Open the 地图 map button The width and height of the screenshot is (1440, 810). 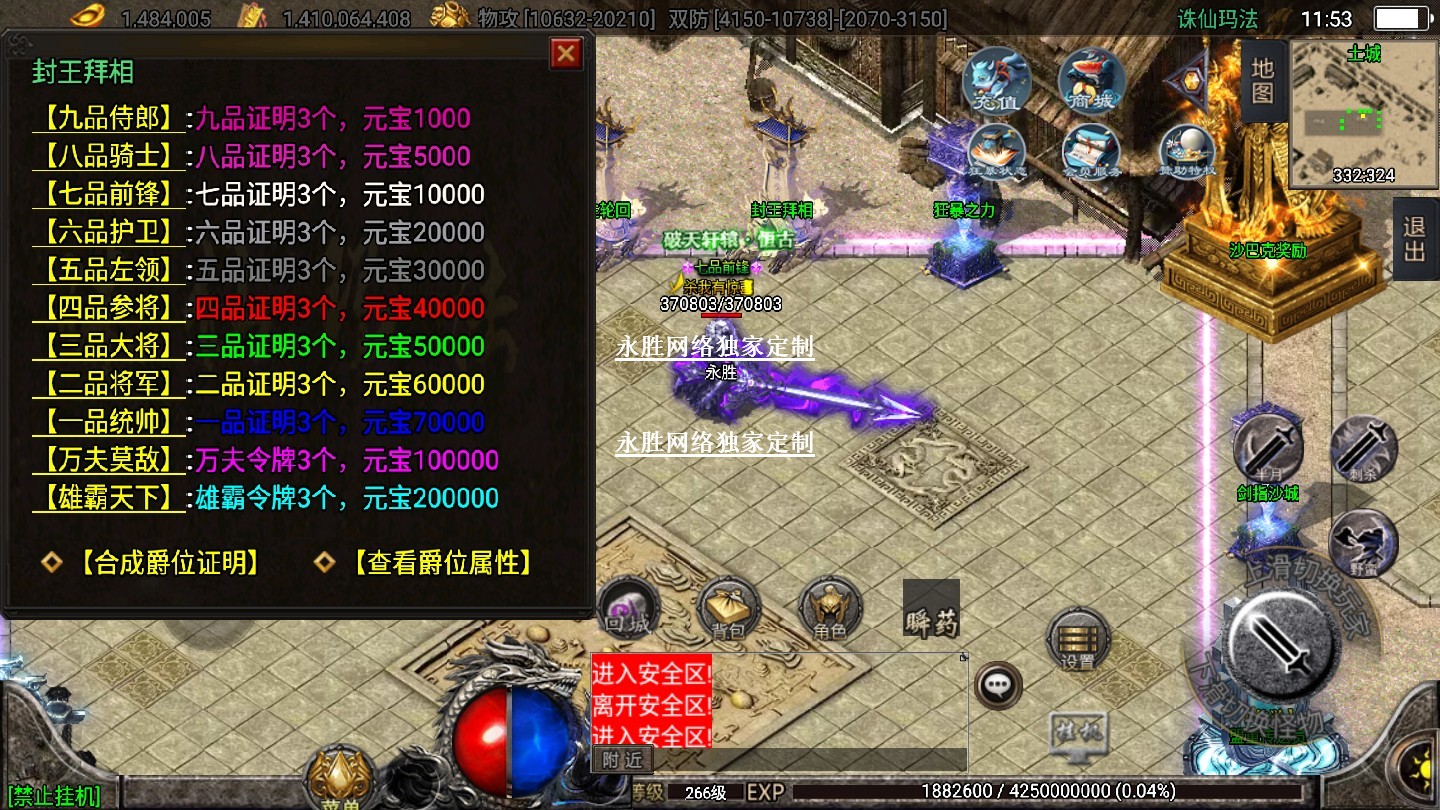1262,82
